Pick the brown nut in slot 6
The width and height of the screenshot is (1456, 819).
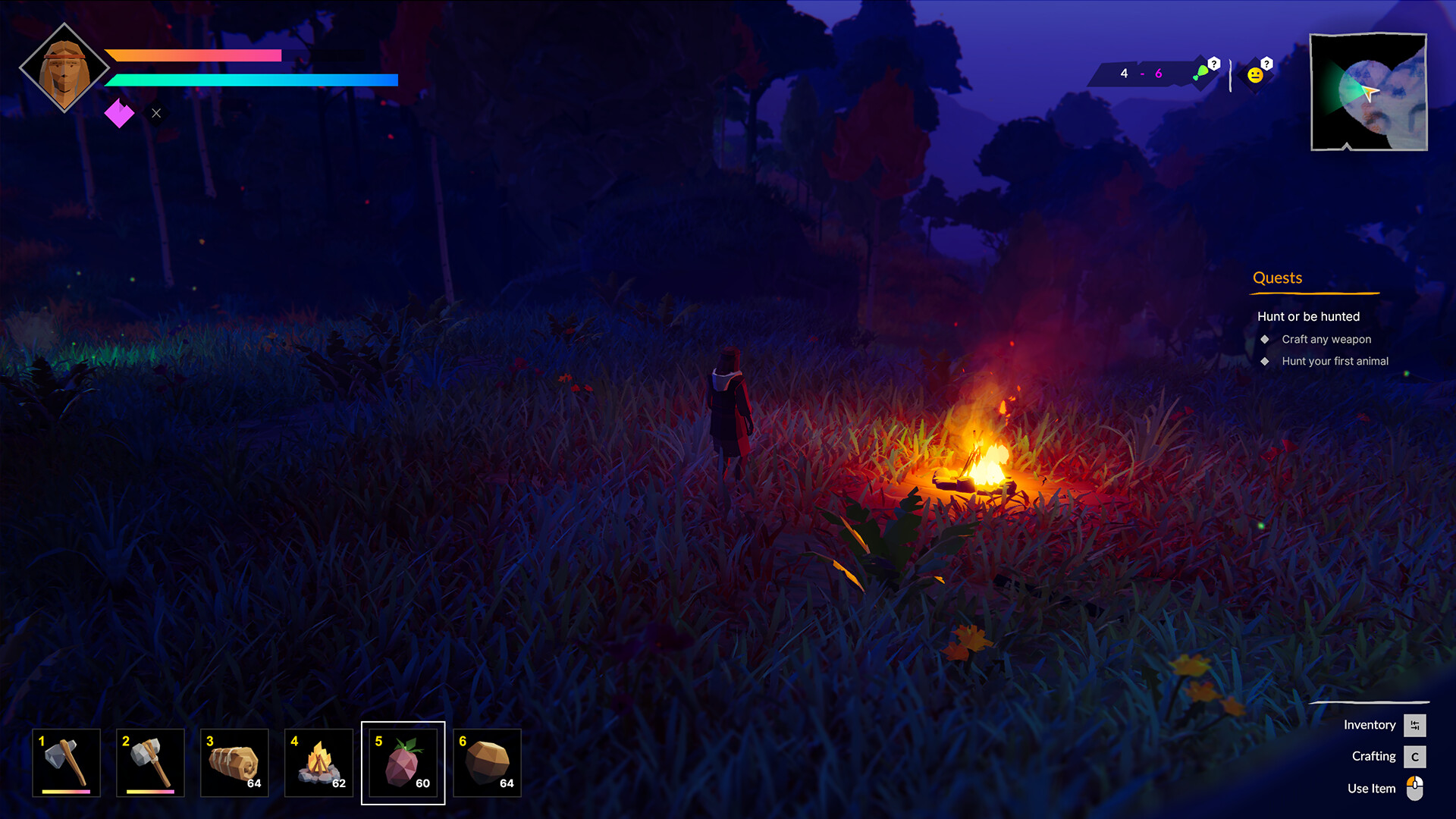(x=487, y=762)
